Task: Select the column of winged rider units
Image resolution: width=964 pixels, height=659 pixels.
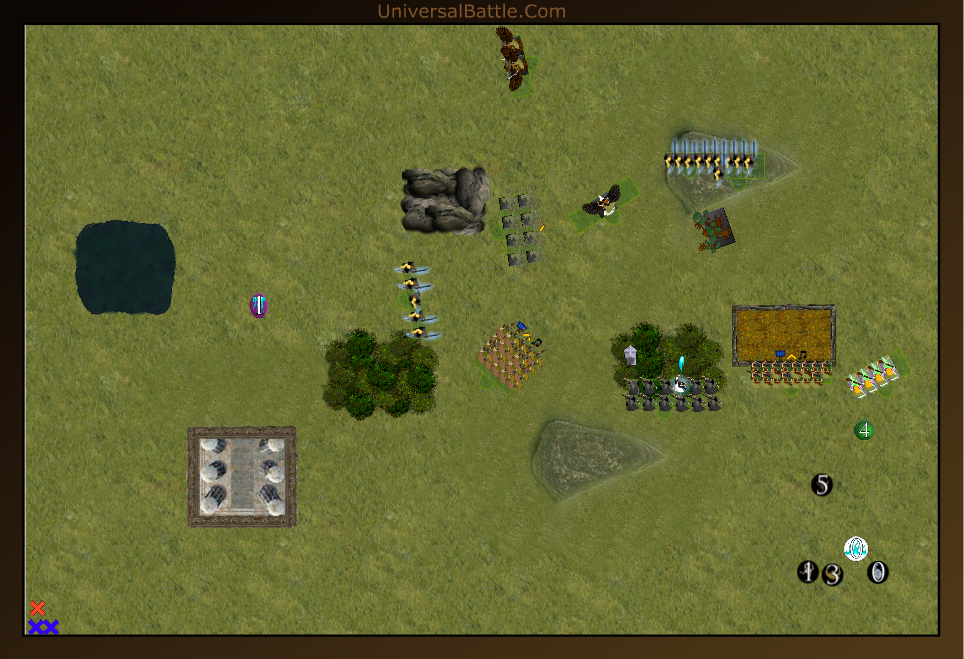Action: [x=414, y=300]
